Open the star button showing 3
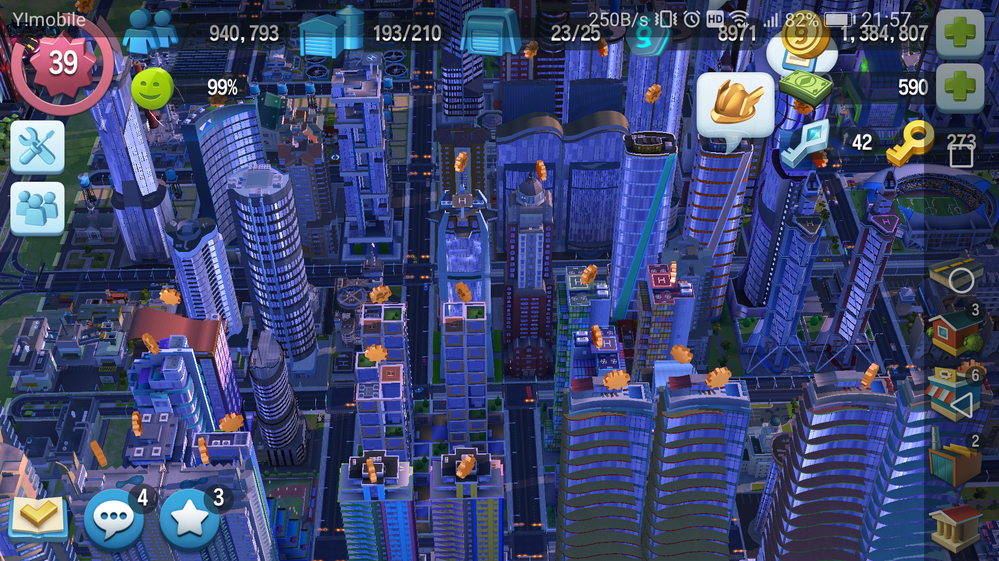 point(190,520)
